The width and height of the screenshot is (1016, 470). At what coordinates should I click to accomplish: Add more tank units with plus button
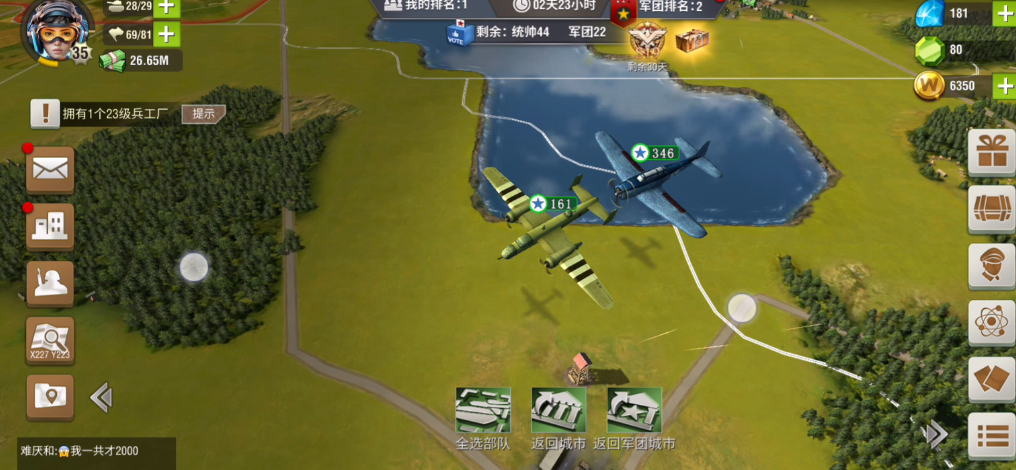tap(165, 6)
